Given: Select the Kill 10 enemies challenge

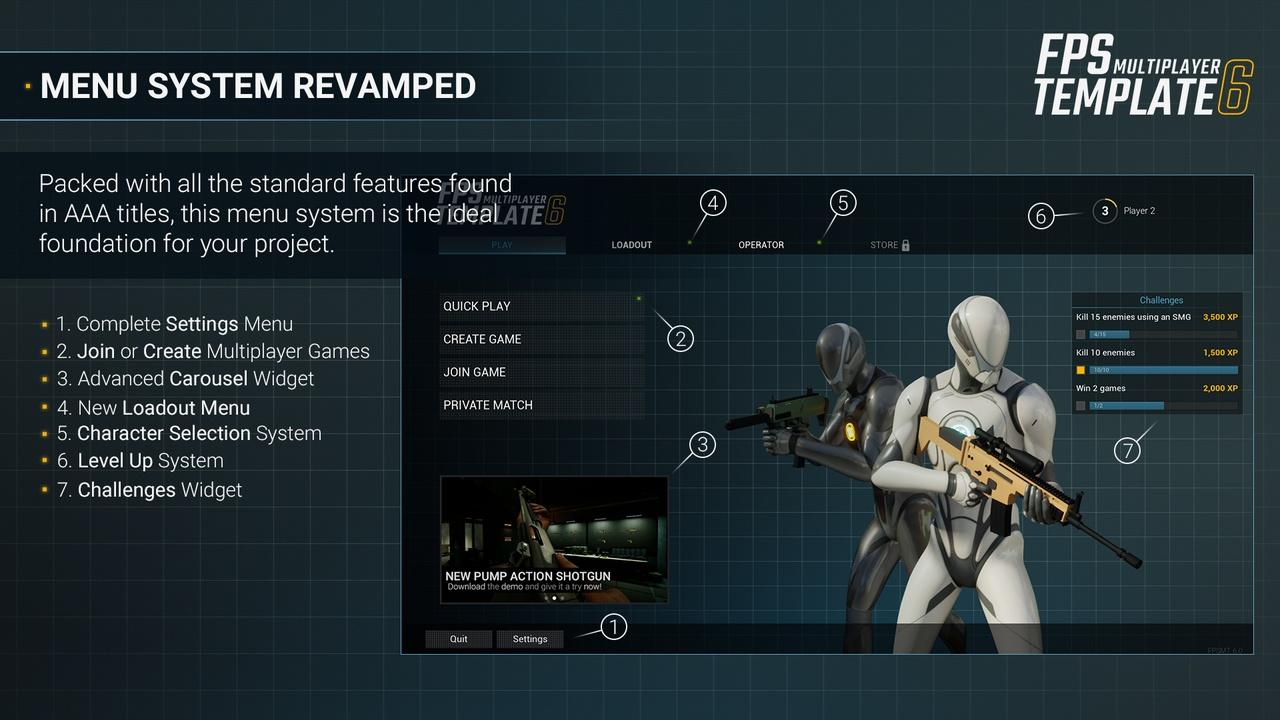Looking at the screenshot, I should click(1156, 361).
